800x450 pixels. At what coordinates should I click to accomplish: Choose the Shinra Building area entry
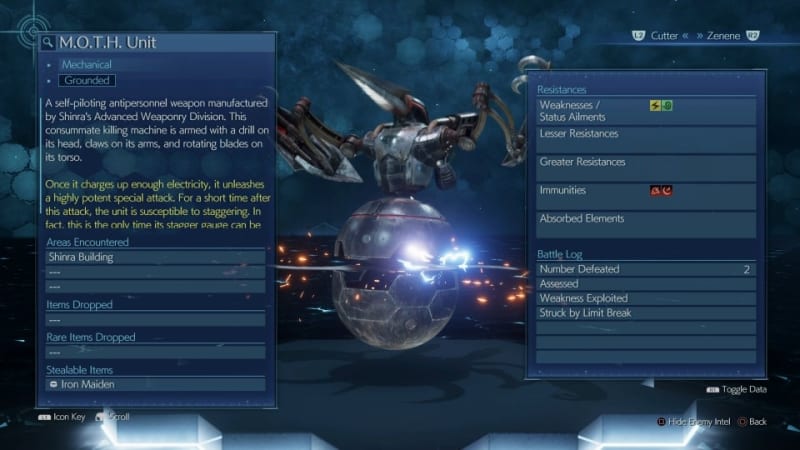156,257
